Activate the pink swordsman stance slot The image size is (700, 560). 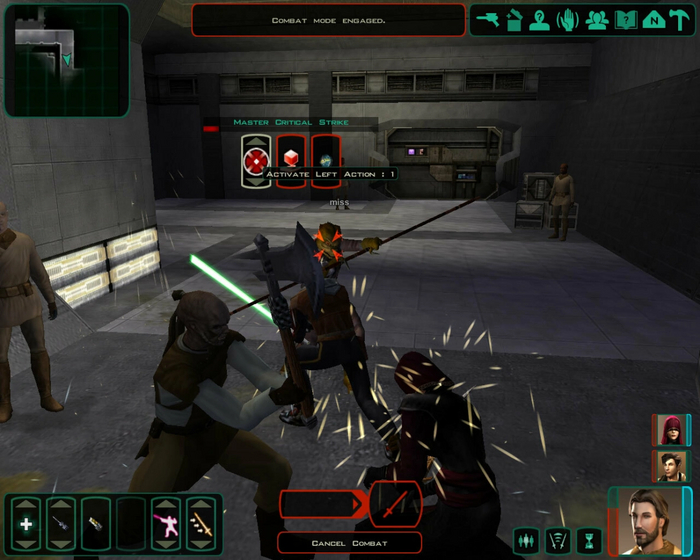(165, 524)
